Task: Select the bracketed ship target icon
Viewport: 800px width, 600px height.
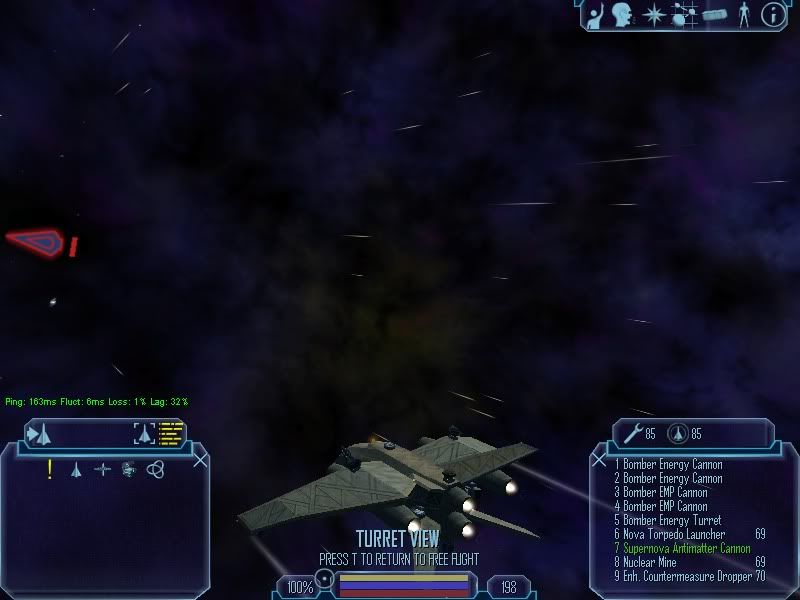Action: point(144,433)
